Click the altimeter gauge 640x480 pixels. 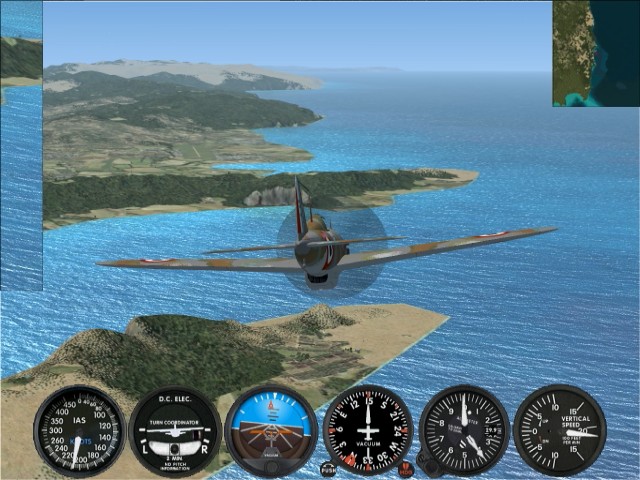tap(464, 430)
